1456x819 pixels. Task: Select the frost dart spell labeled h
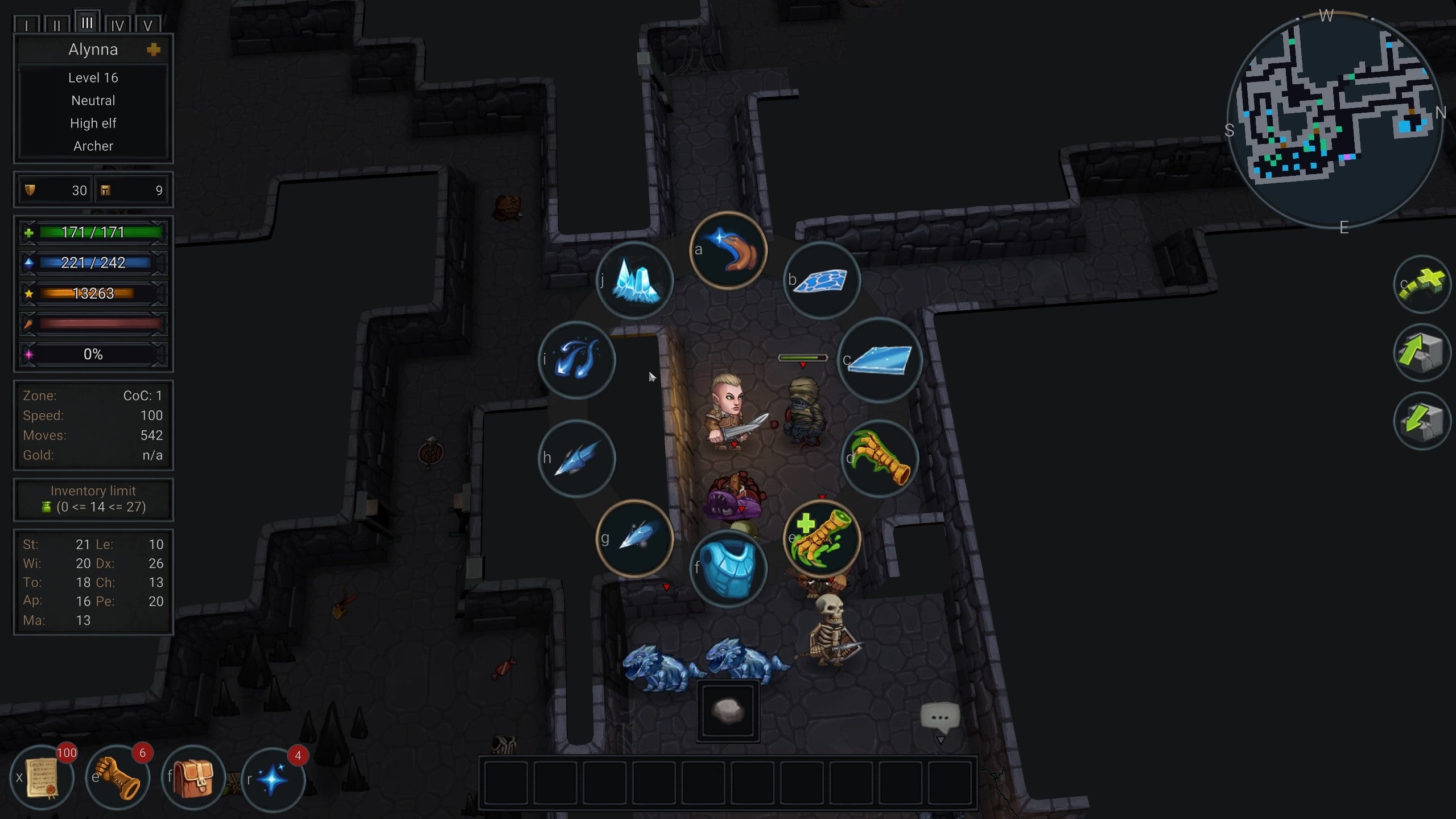[576, 458]
